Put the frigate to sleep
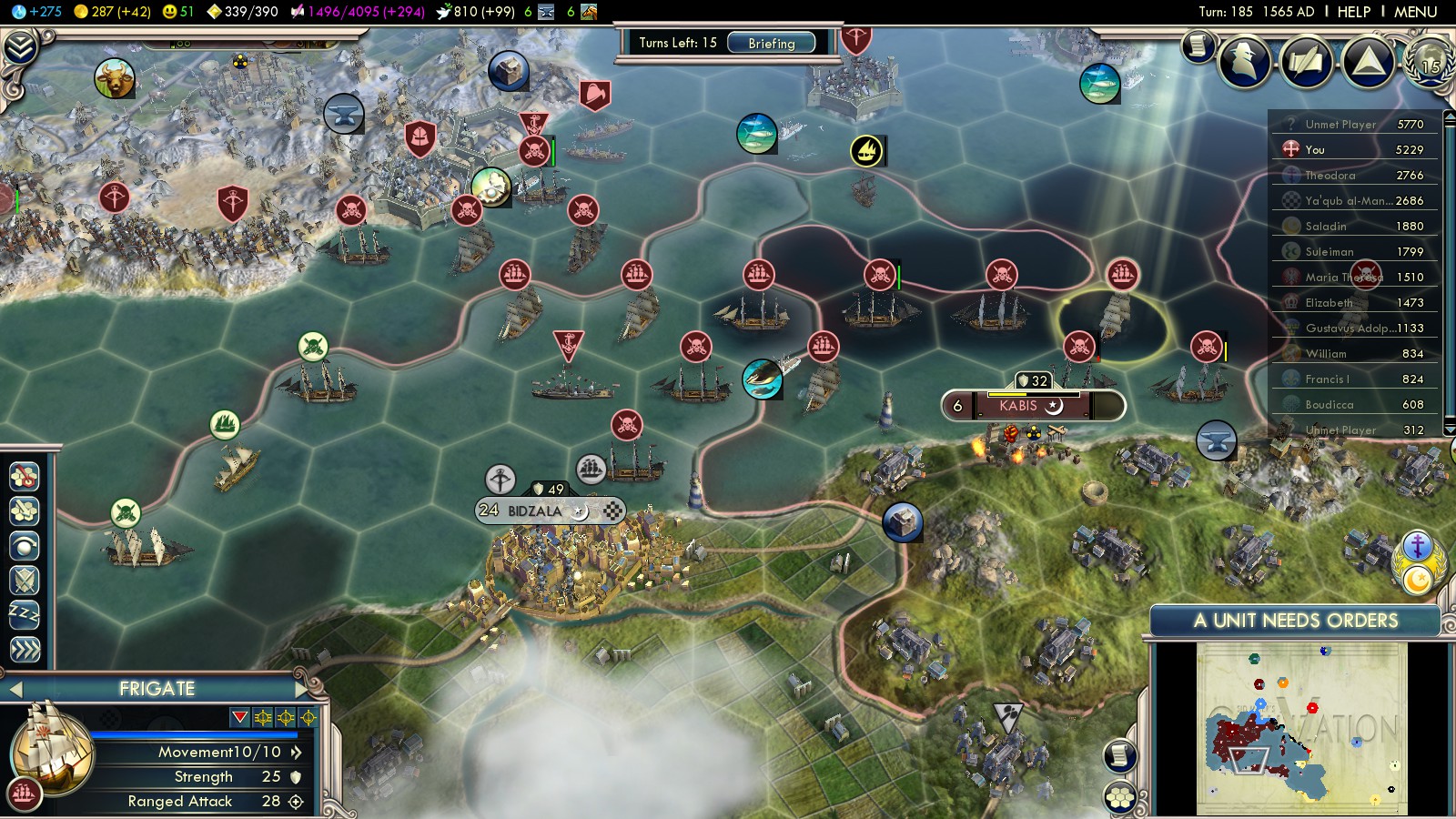This screenshot has height=819, width=1456. [25, 615]
